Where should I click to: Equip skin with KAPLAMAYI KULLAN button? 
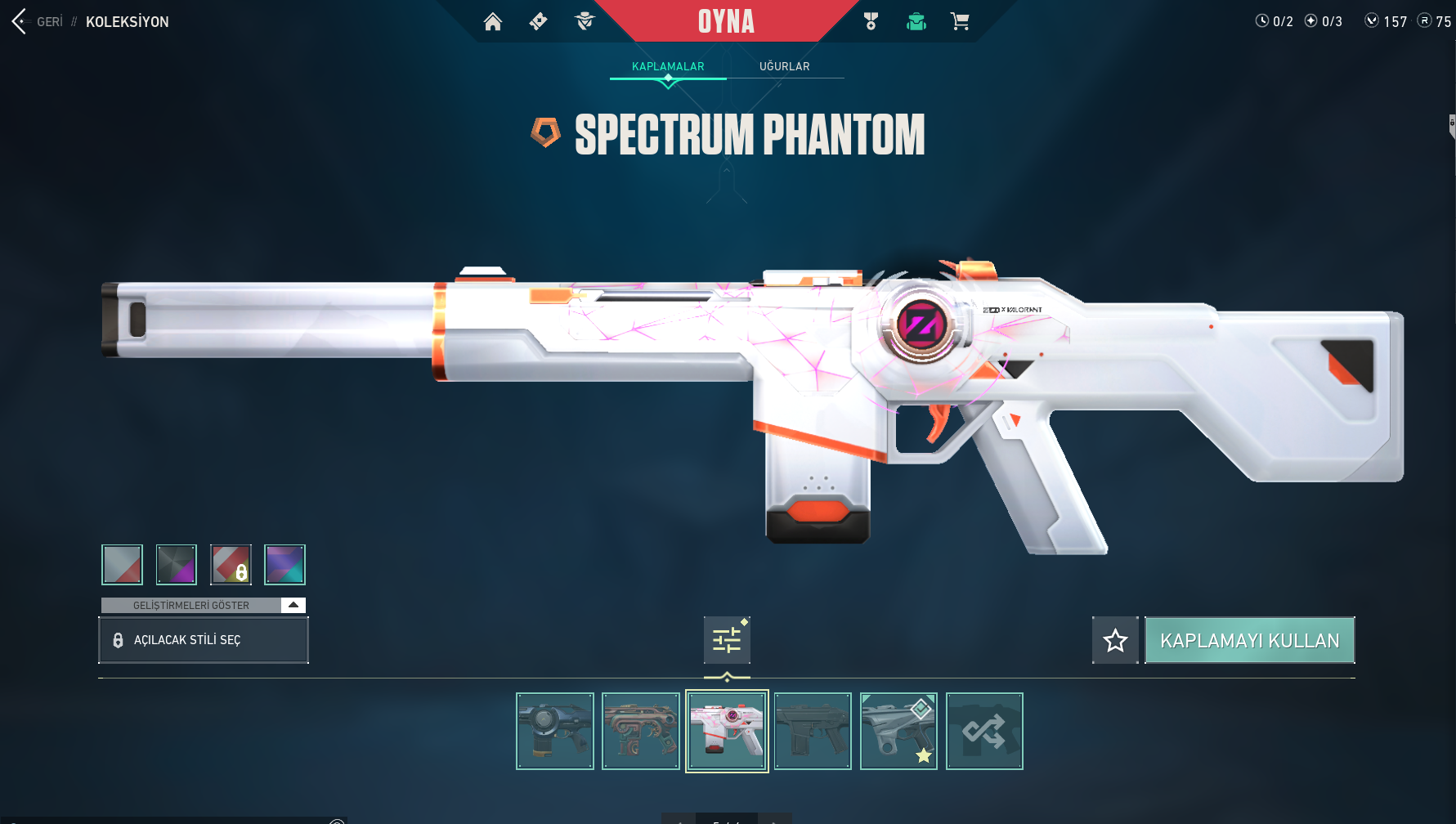pyautogui.click(x=1249, y=640)
